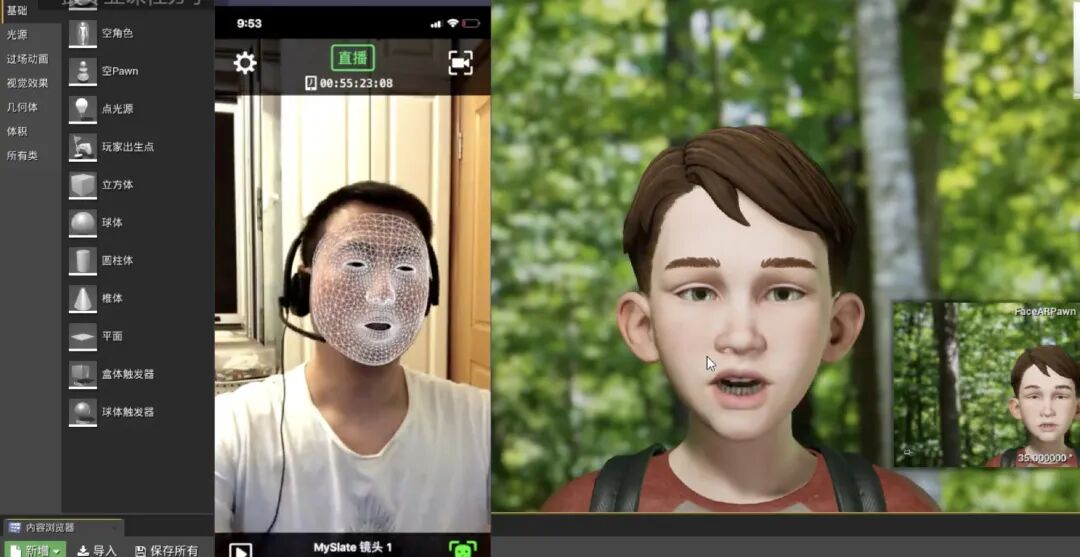Open the 过场动画 category
The image size is (1080, 557).
[x=27, y=59]
